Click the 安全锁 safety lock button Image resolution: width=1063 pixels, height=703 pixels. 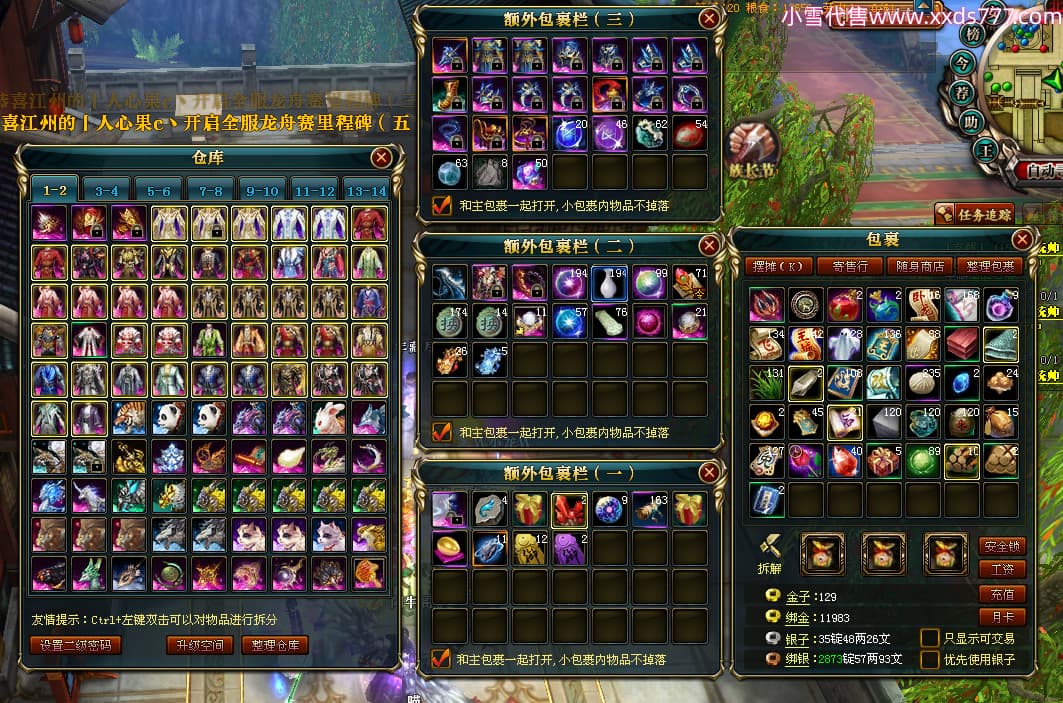[x=1001, y=546]
